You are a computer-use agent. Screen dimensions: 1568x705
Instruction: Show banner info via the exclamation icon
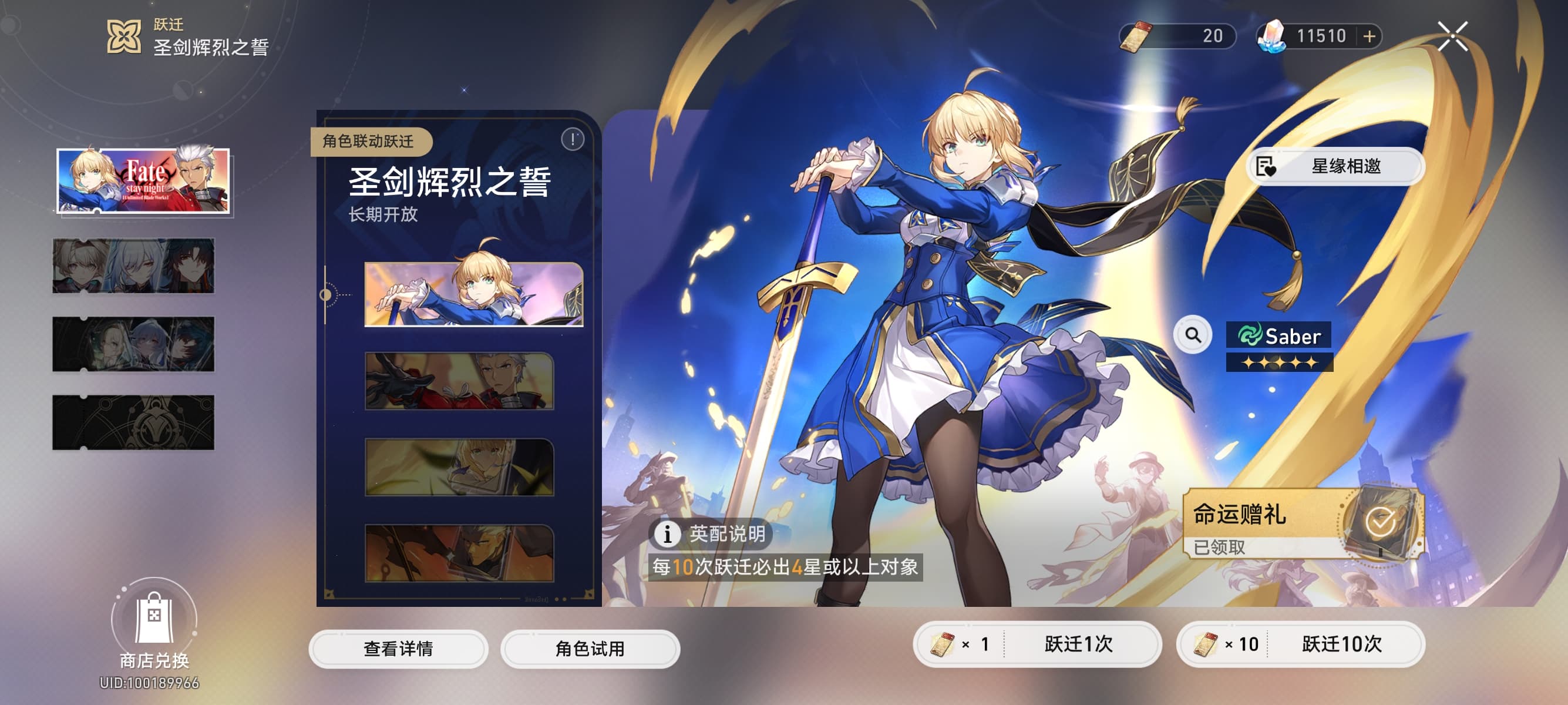(x=572, y=139)
